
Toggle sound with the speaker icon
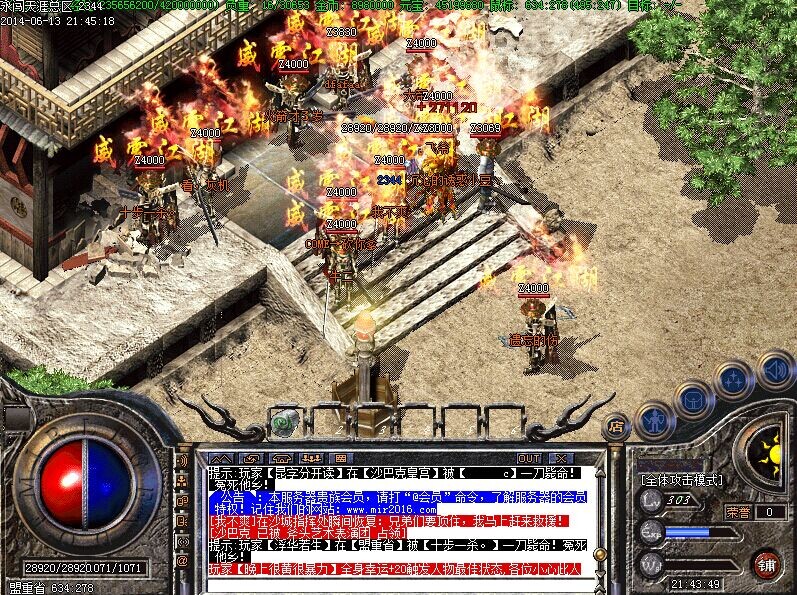pyautogui.click(x=774, y=369)
